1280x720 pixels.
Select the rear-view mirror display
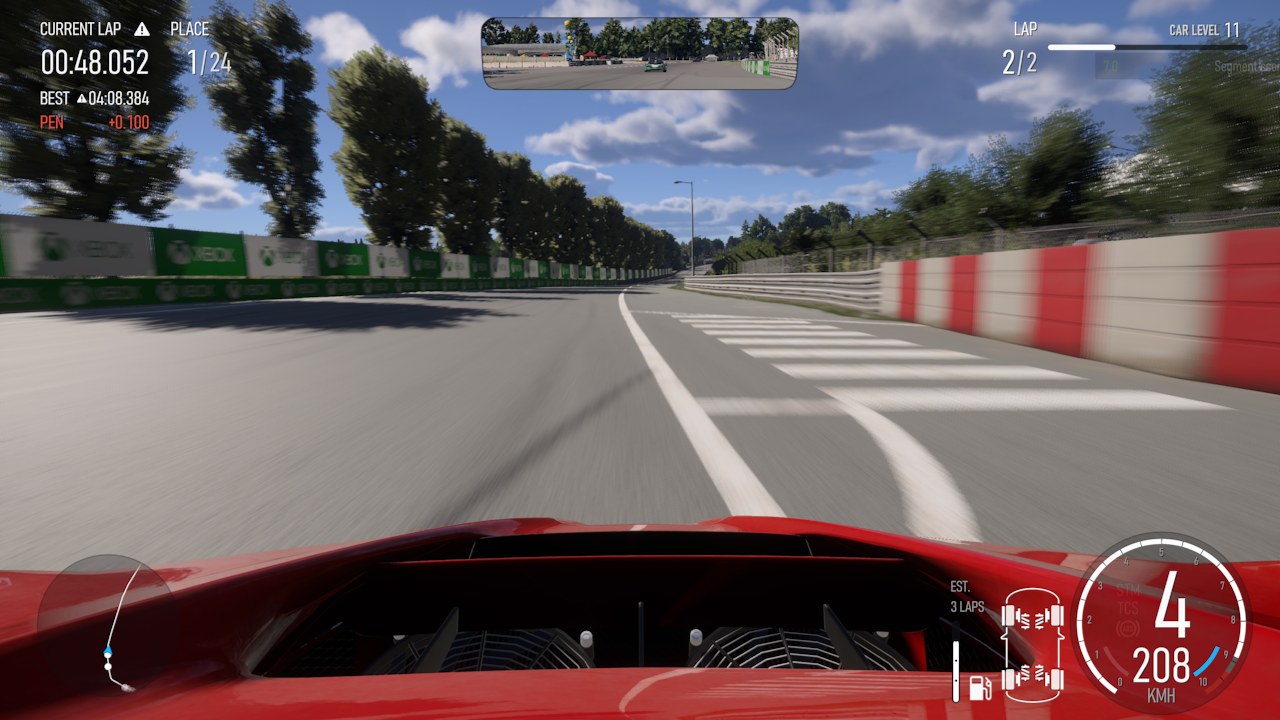click(640, 53)
